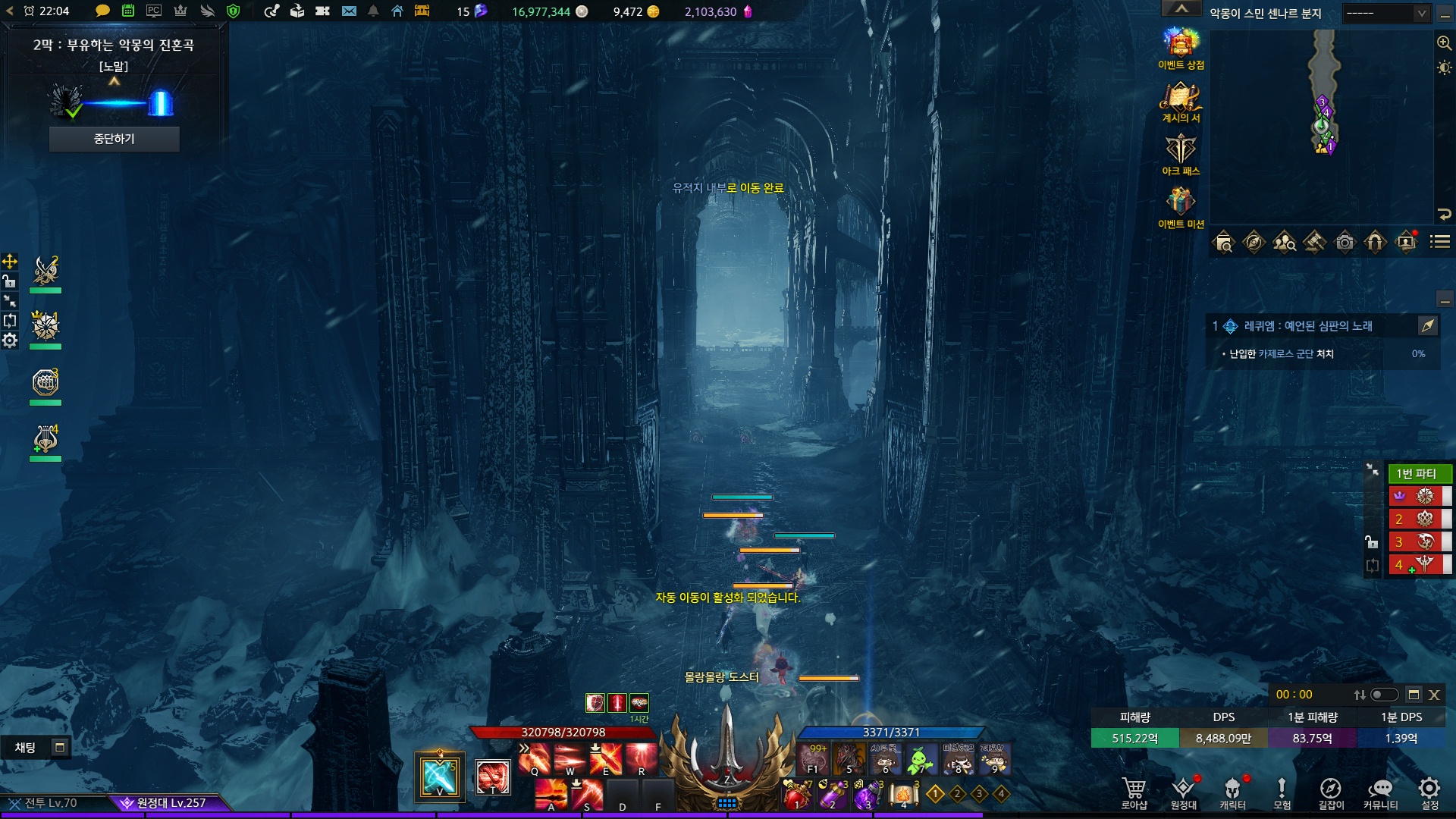Open the 길잡이 guide menu
Viewport: 1456px width, 819px height.
click(x=1331, y=792)
